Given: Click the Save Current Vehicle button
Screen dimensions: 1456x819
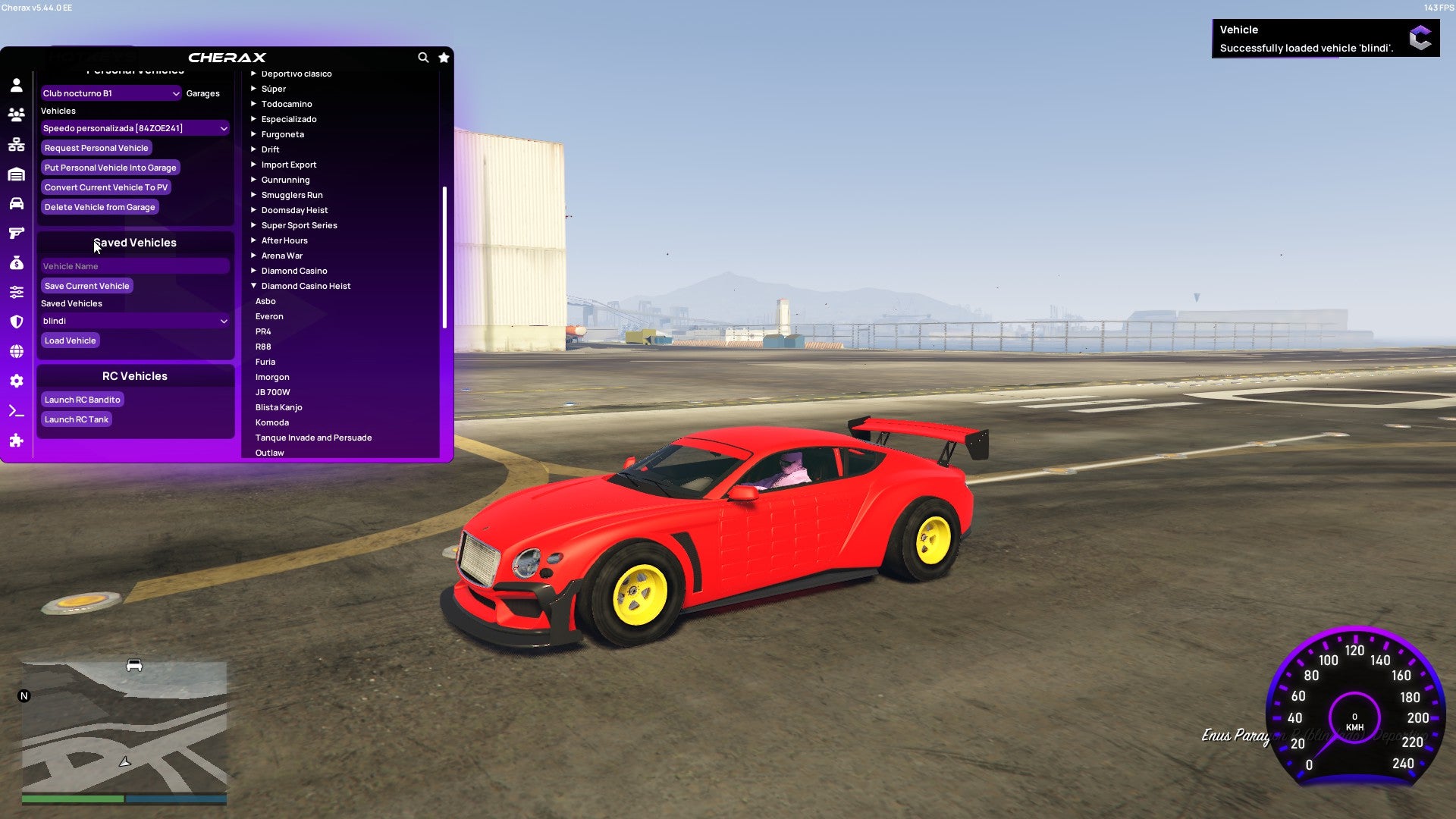Looking at the screenshot, I should [x=86, y=286].
